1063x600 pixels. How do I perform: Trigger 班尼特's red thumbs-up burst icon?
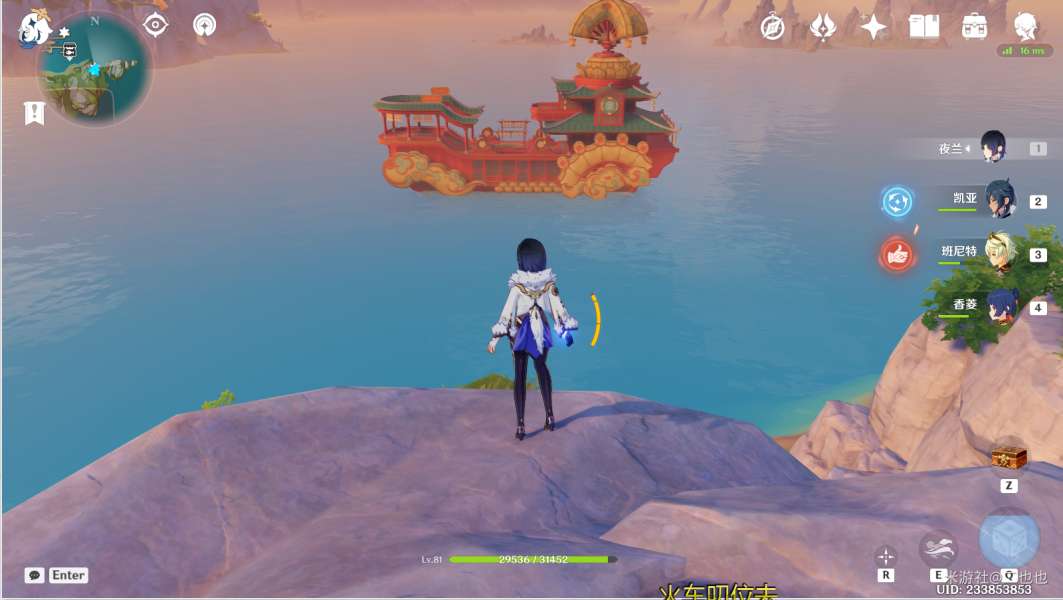coord(897,254)
